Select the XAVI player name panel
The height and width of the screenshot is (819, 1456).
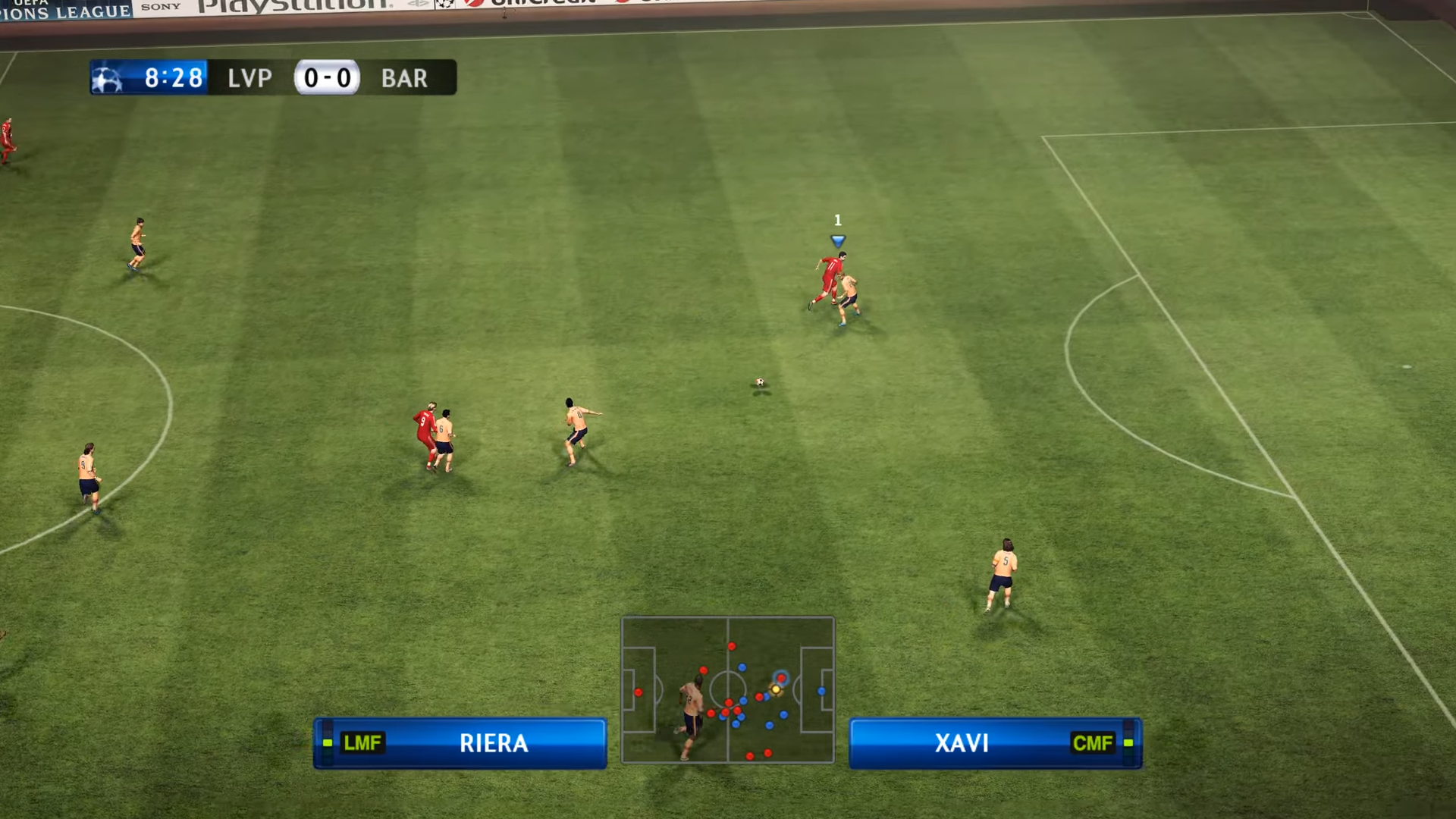point(995,743)
